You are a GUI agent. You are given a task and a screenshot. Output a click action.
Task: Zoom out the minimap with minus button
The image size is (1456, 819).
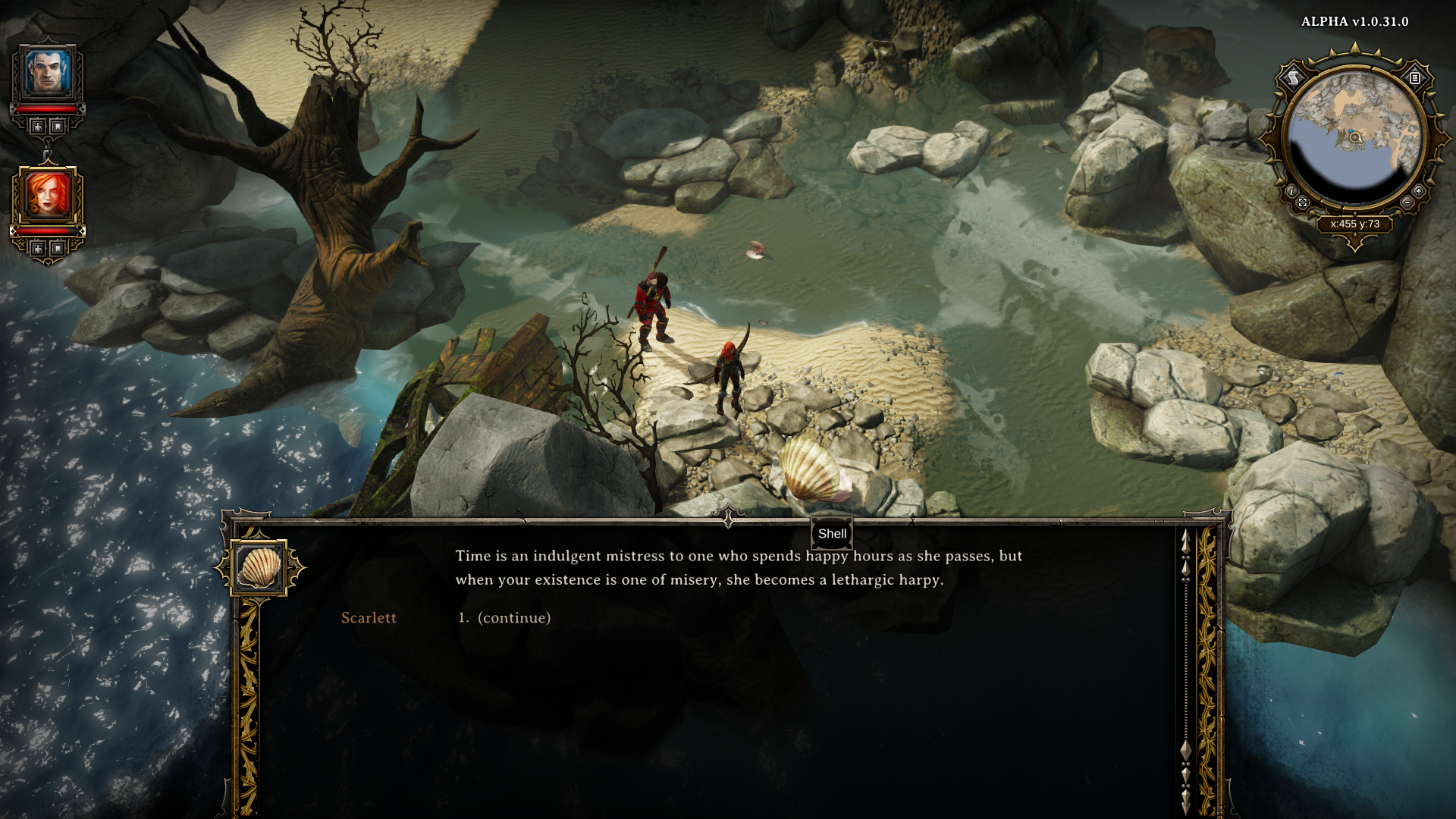point(1407,202)
